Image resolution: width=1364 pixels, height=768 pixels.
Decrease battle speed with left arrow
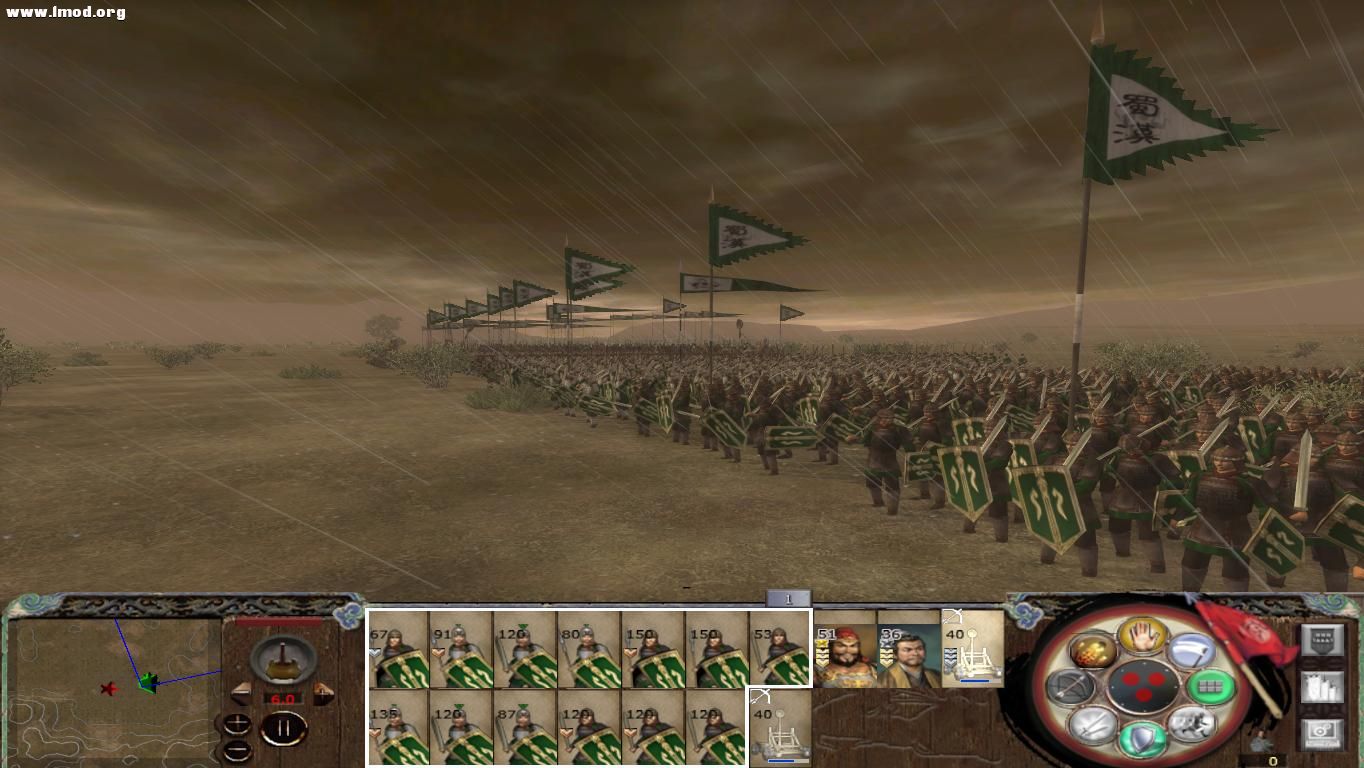241,693
